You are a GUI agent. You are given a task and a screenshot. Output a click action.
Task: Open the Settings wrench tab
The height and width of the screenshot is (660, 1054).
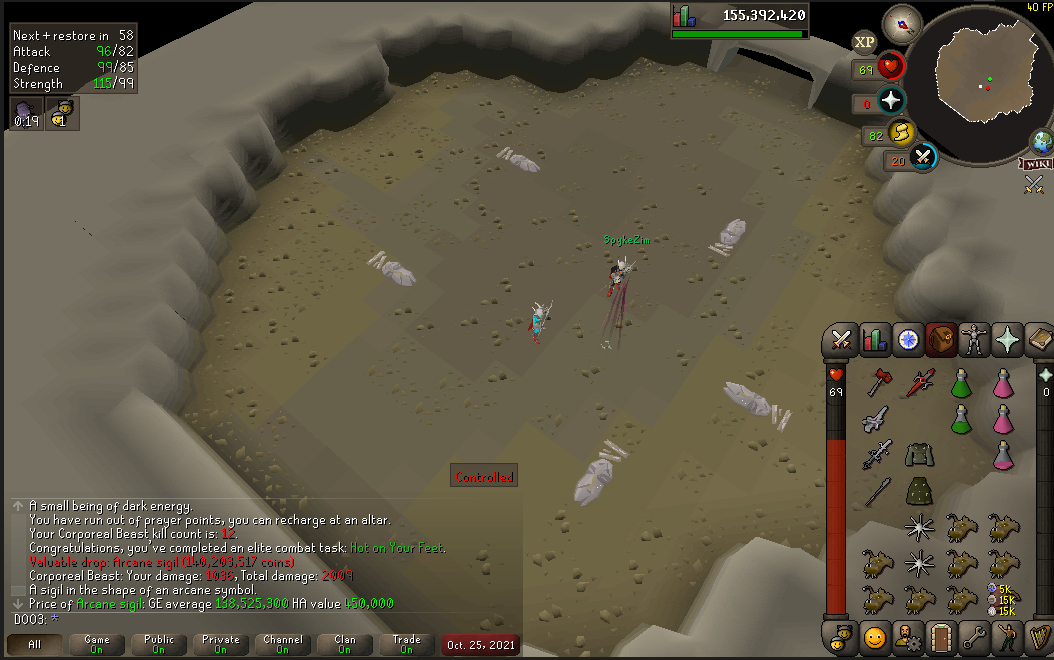click(x=973, y=636)
